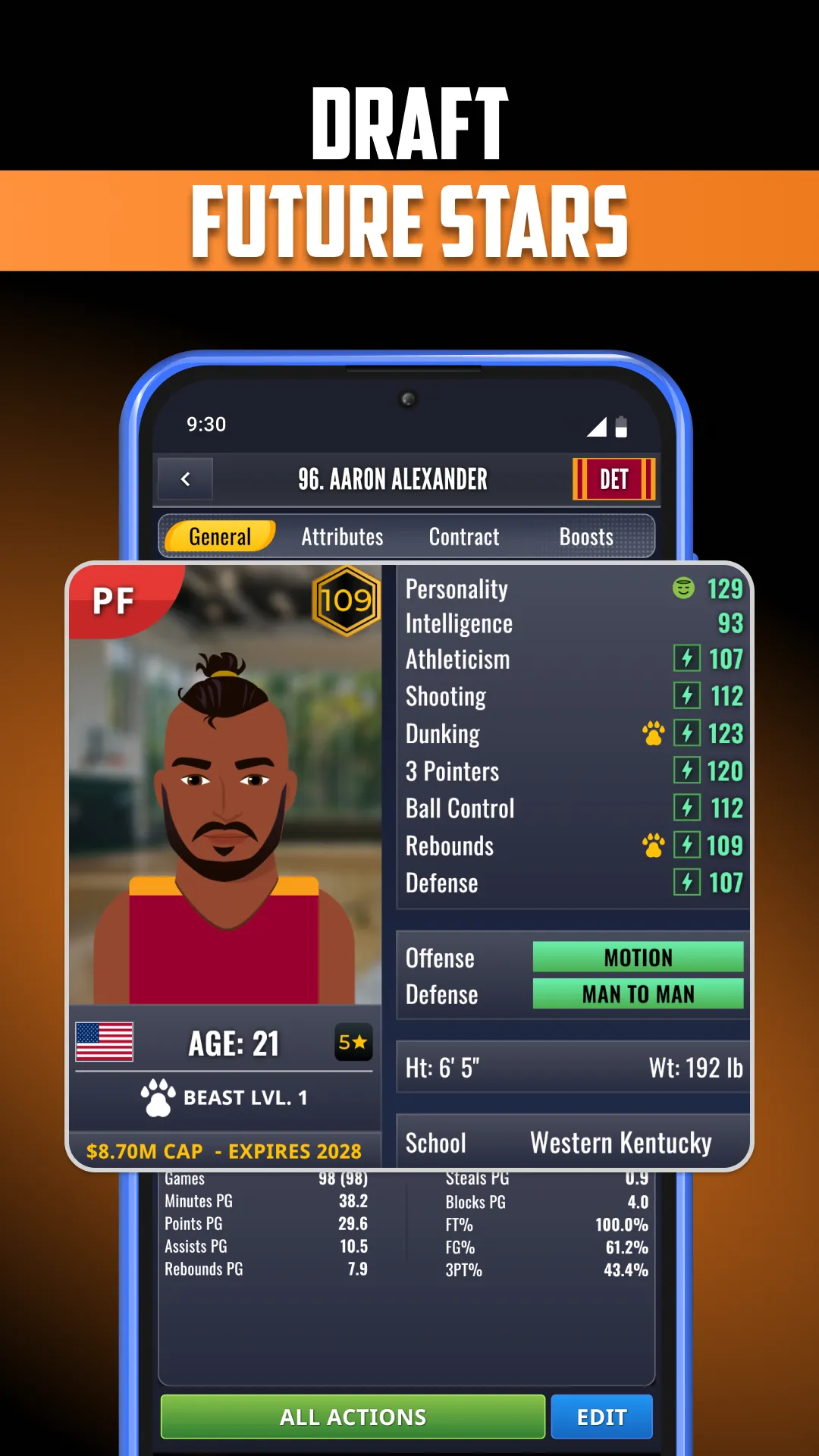
Task: Open the All Actions menu
Action: point(353,1417)
